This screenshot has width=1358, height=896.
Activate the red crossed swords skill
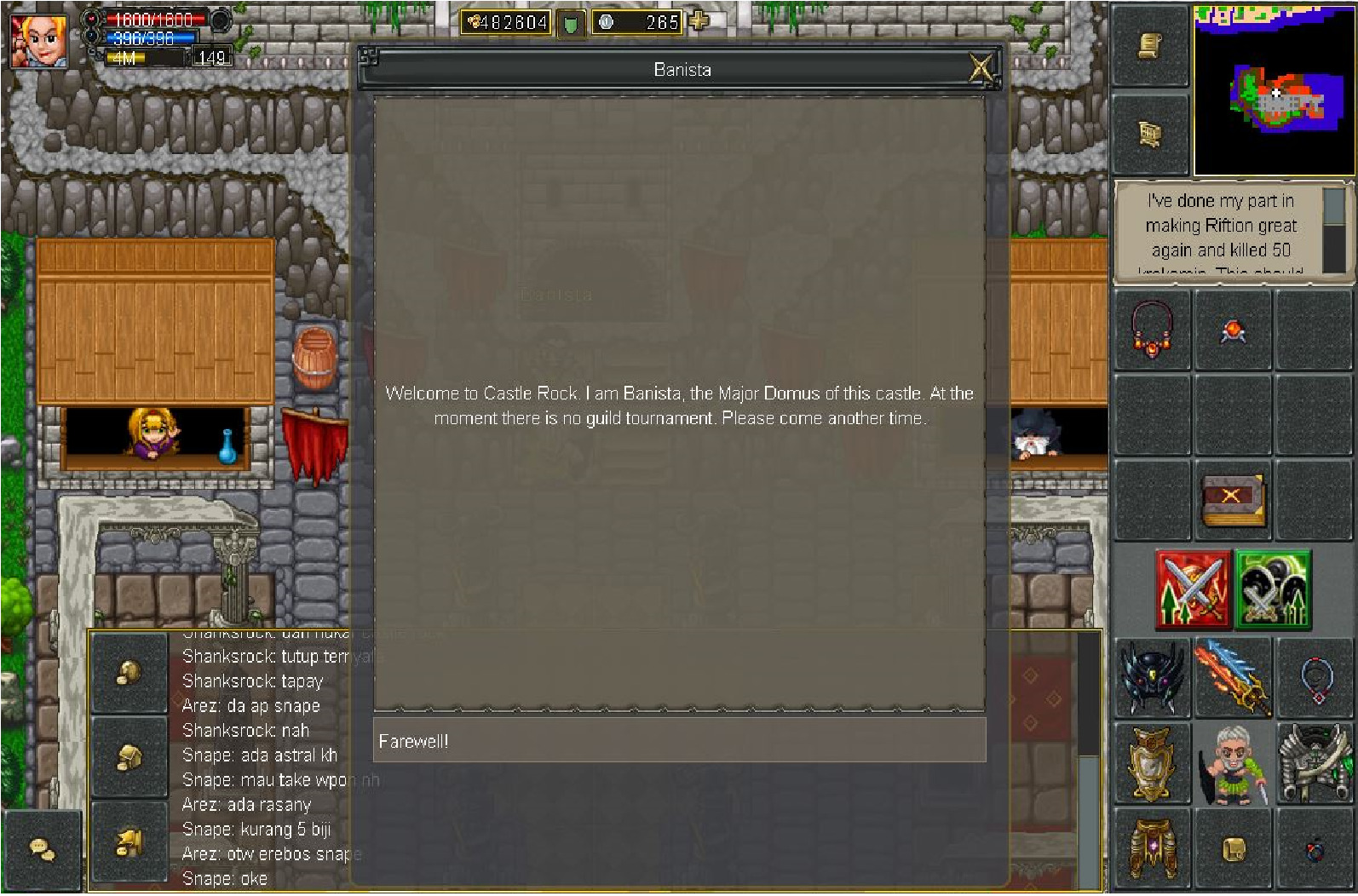(x=1193, y=589)
